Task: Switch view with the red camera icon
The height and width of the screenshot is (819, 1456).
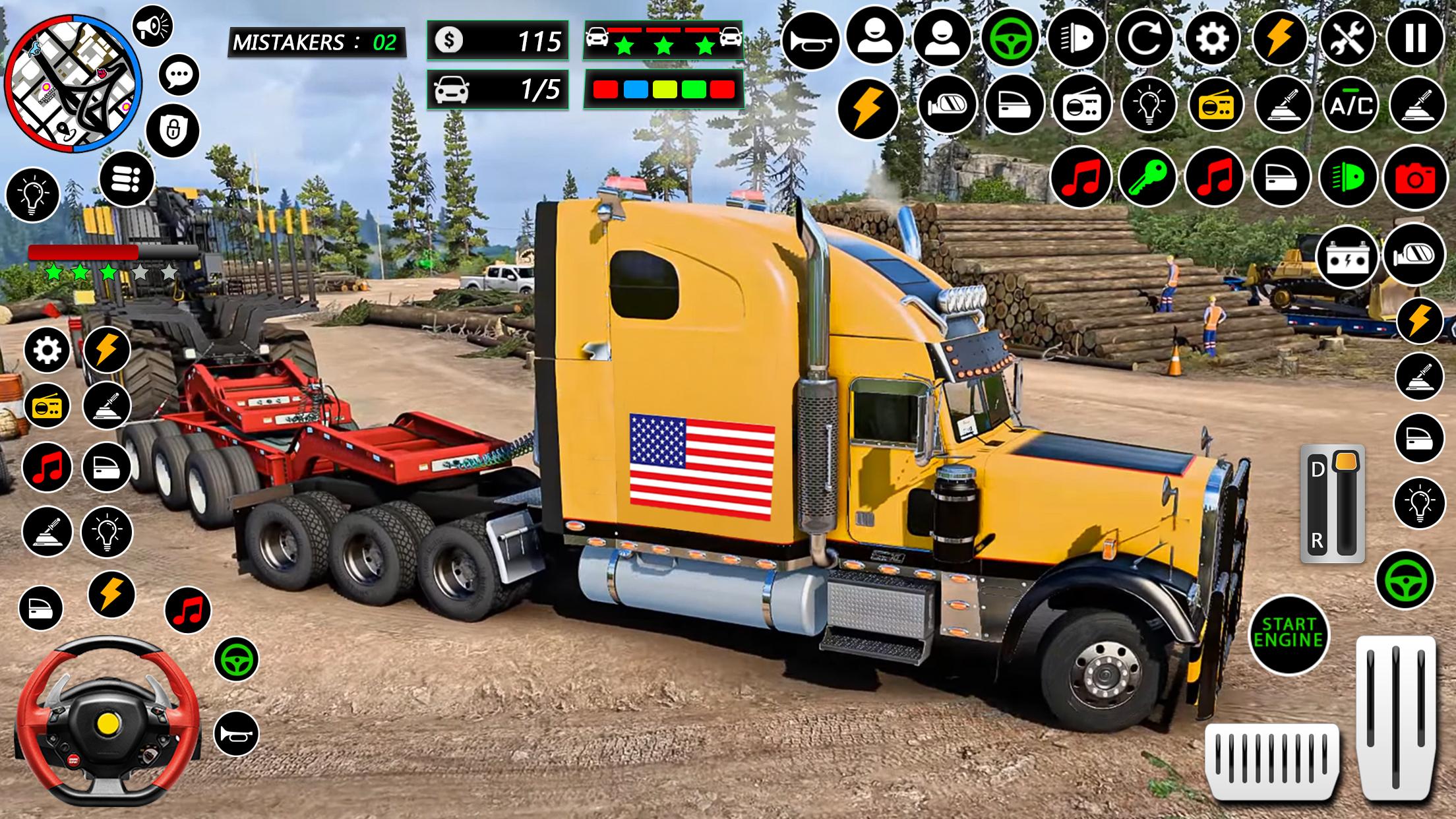Action: (x=1415, y=177)
